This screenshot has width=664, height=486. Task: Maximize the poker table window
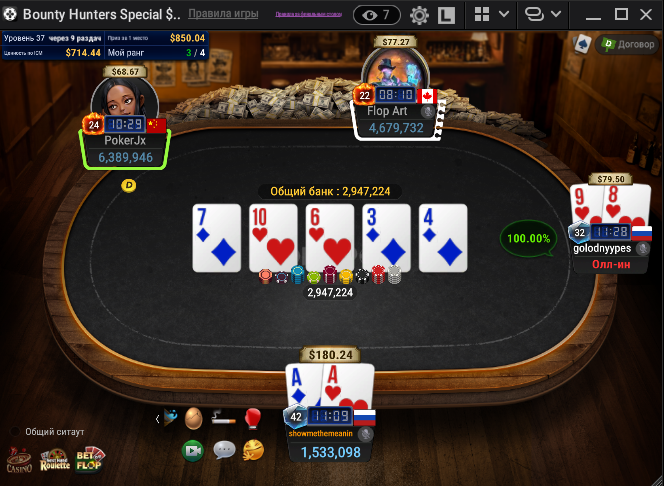621,15
